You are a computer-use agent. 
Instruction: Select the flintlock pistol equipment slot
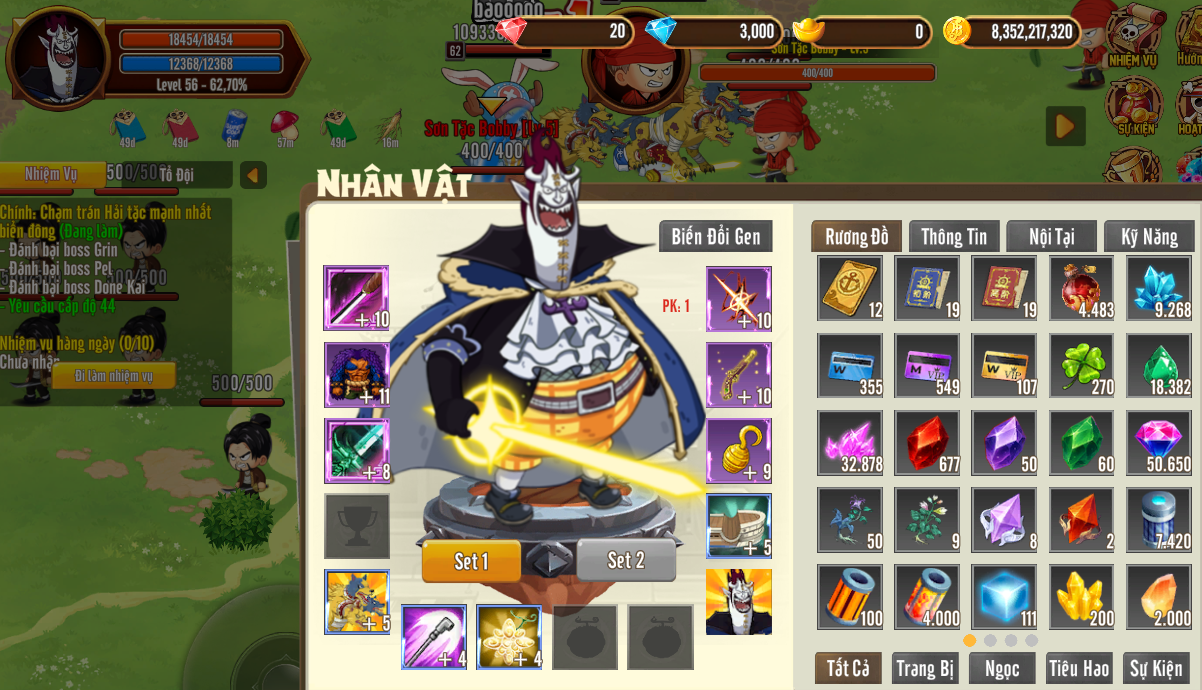point(738,374)
